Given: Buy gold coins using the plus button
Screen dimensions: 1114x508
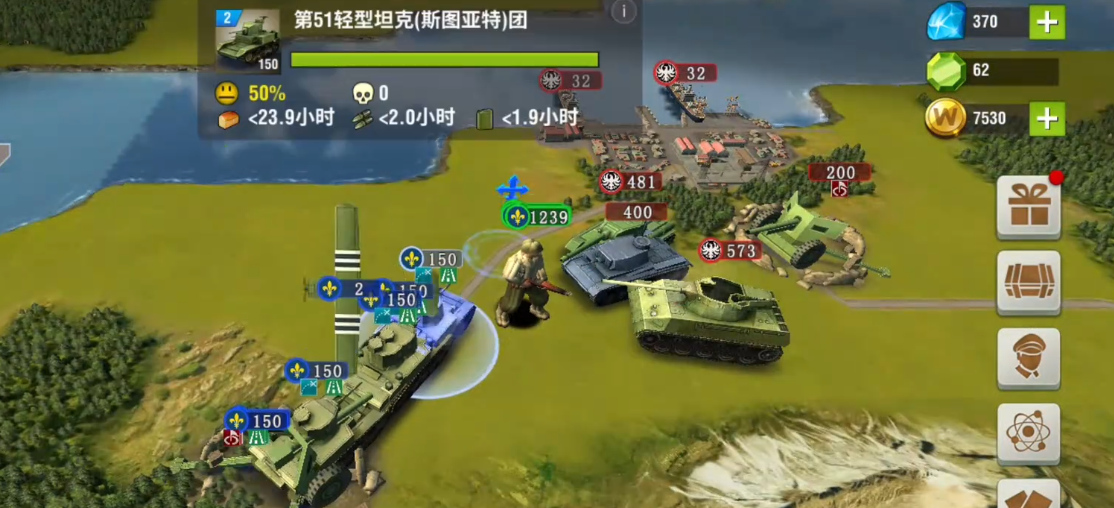Looking at the screenshot, I should pos(1047,119).
